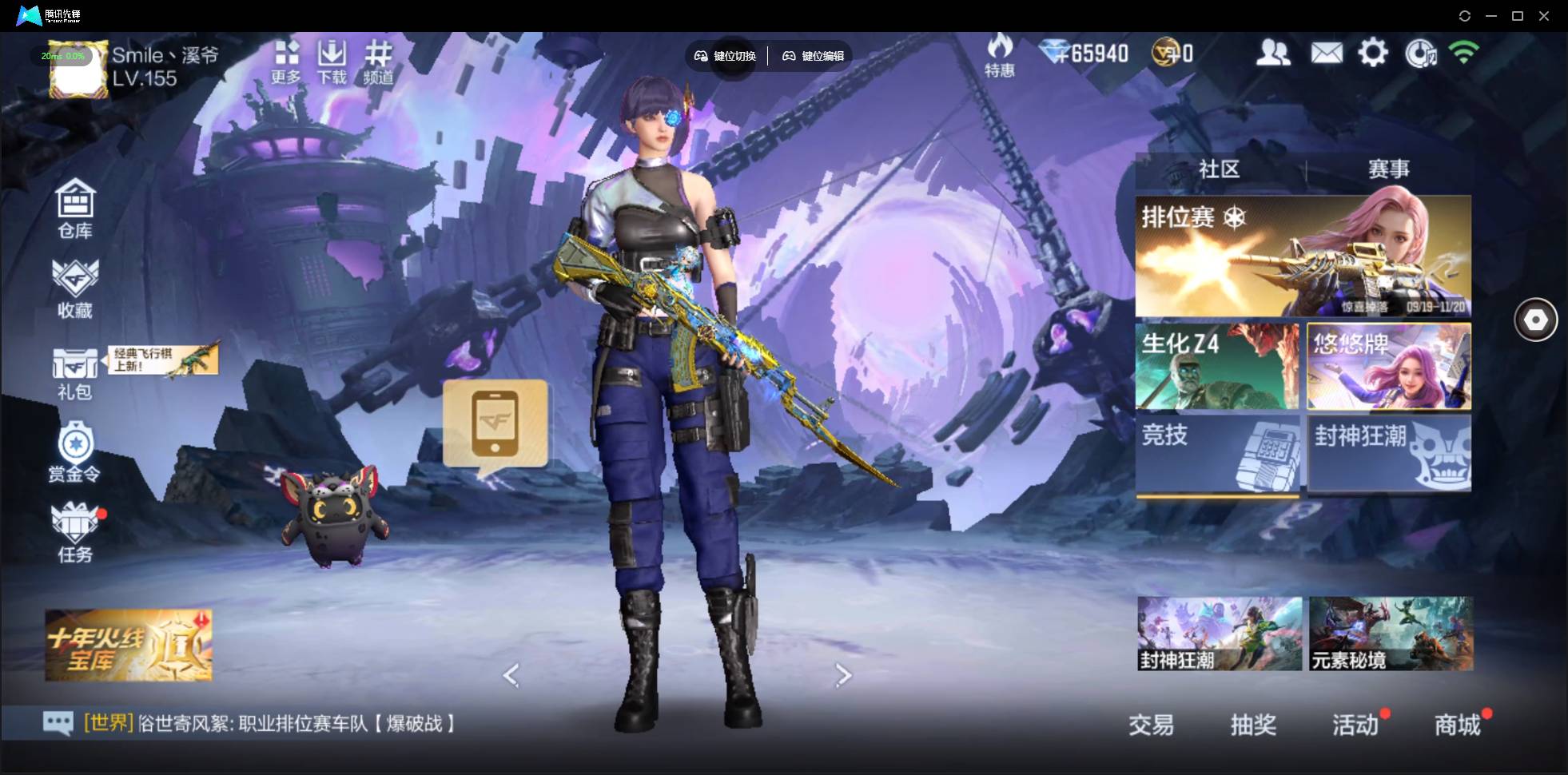Toggle the floating assistant ball
Viewport: 1568px width, 775px height.
coord(1535,319)
